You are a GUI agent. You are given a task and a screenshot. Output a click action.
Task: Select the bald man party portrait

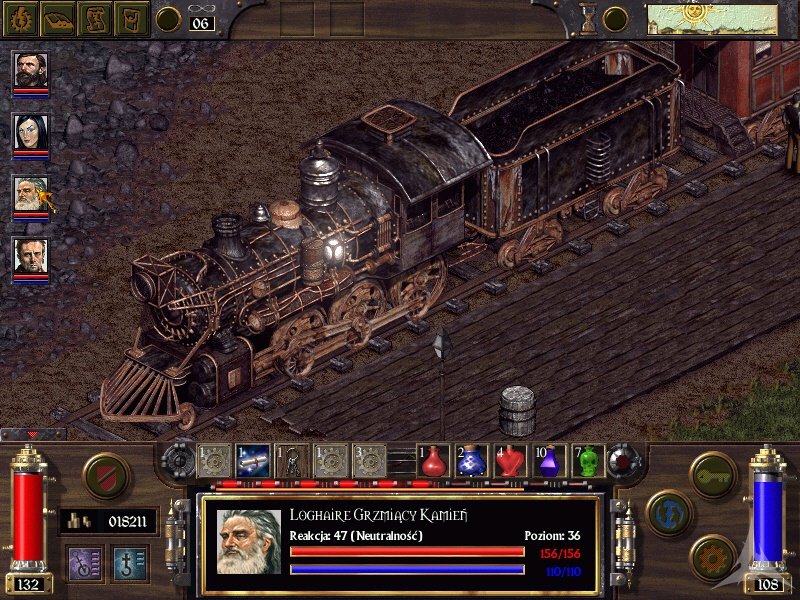30,257
